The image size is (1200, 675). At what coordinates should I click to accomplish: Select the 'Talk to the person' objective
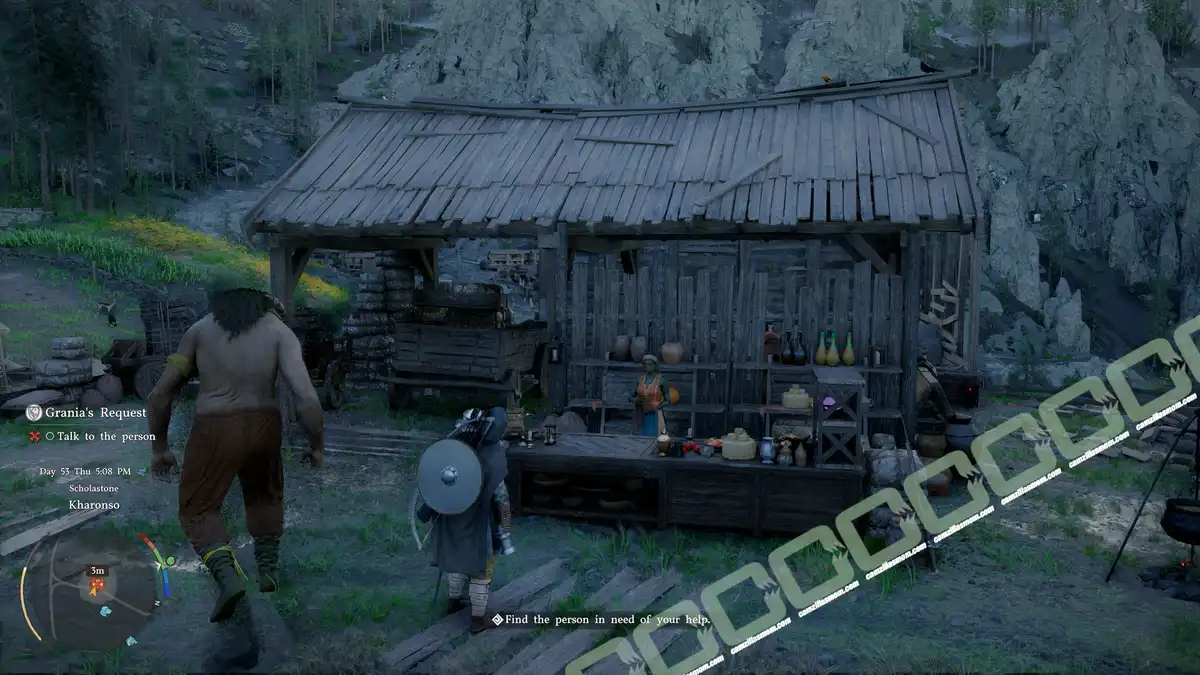(106, 436)
